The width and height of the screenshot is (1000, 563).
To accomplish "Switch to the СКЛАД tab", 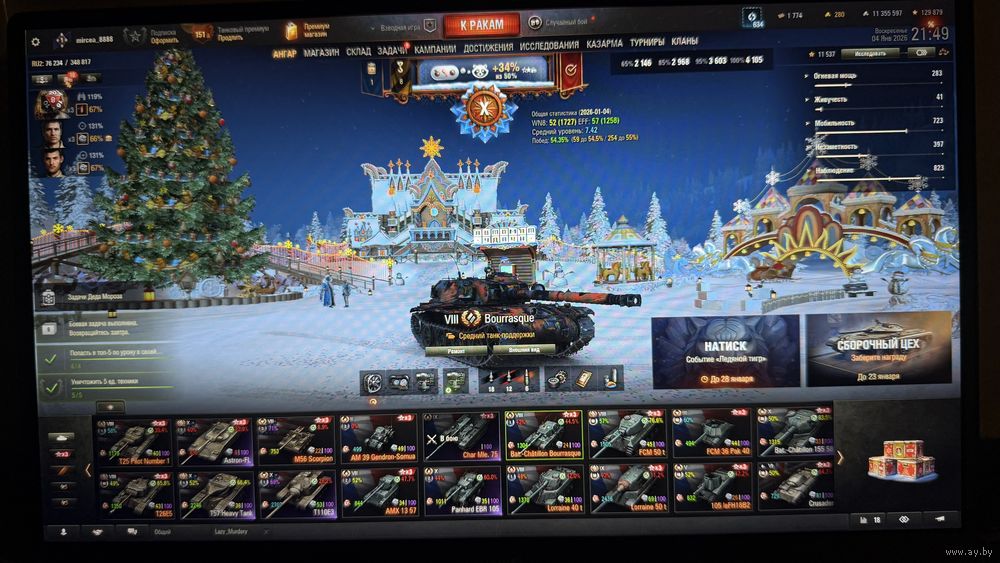I will coord(358,51).
